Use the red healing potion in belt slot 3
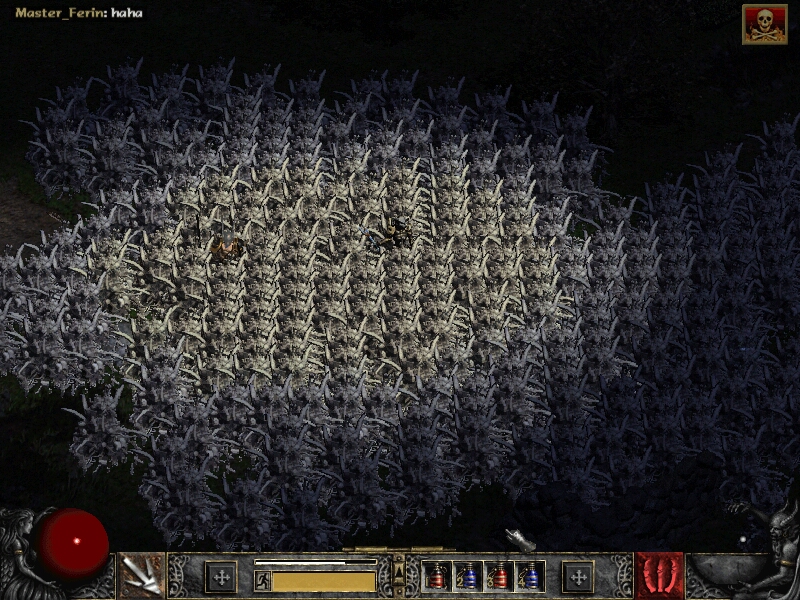Image resolution: width=800 pixels, height=600 pixels. pos(497,577)
